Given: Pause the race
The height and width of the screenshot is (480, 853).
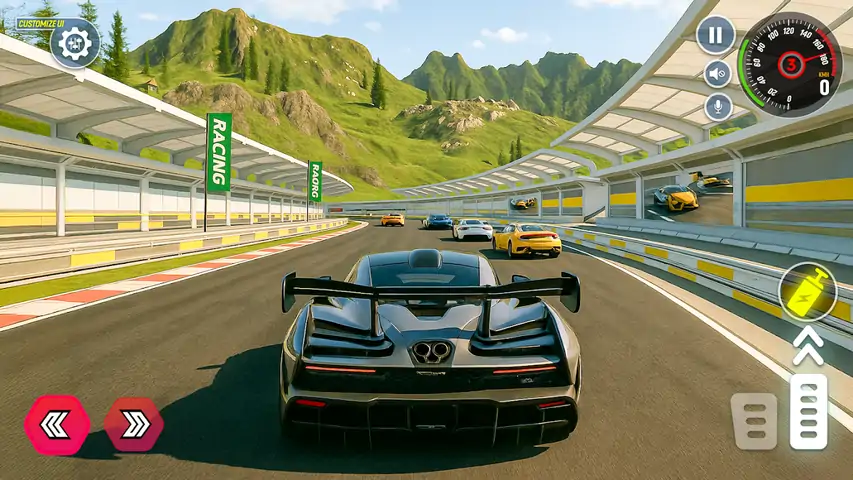Looking at the screenshot, I should pos(715,35).
